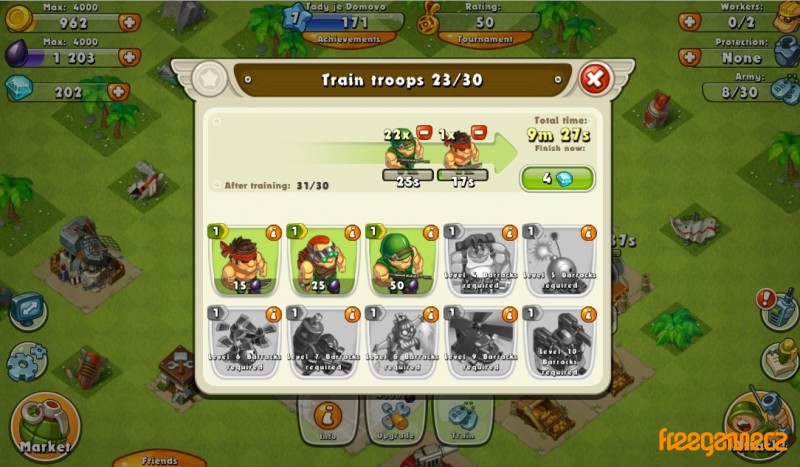Select the locked Level 4 Barracks unit
800x467 pixels.
click(x=478, y=260)
